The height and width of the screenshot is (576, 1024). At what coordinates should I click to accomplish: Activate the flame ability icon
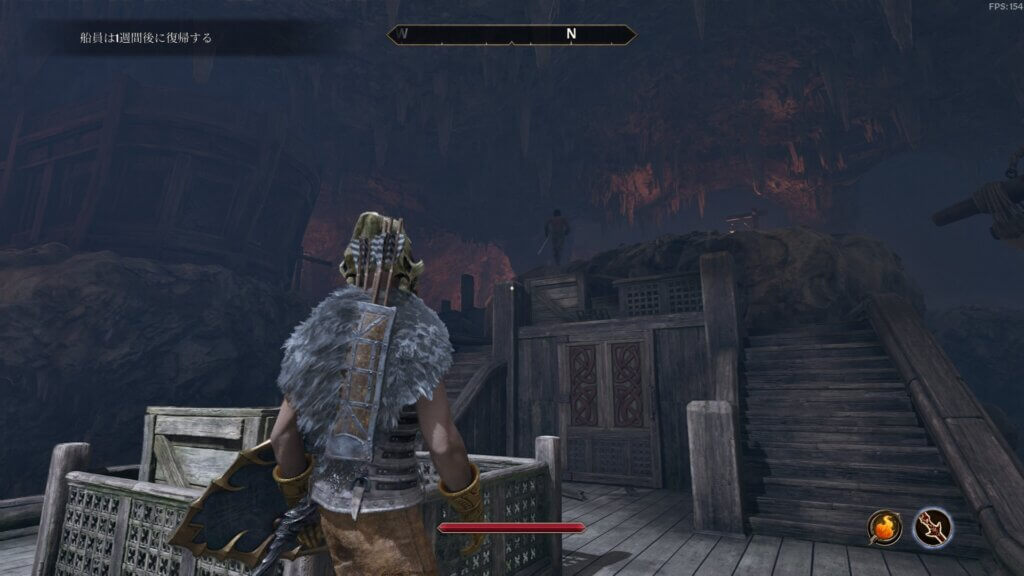885,527
